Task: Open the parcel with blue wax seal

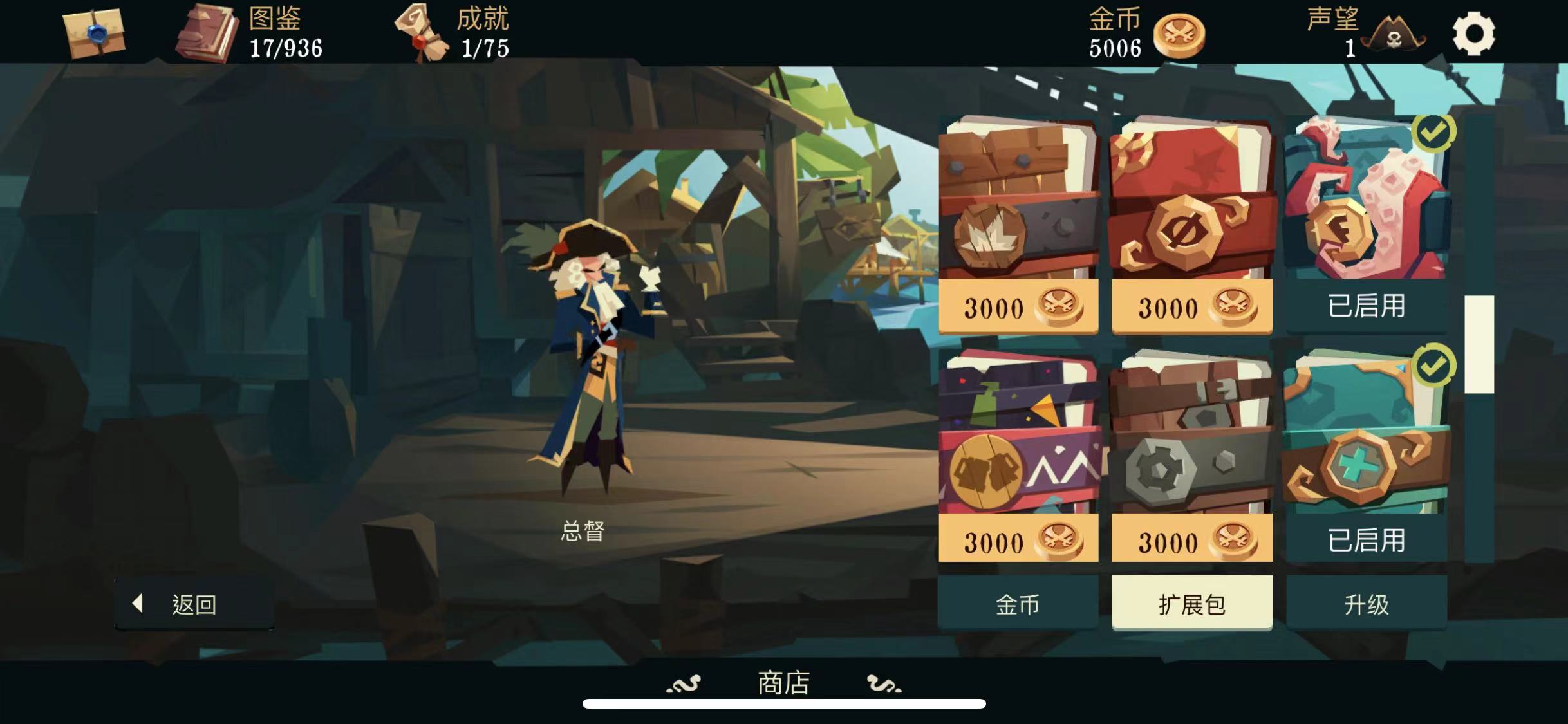Action: [x=94, y=32]
